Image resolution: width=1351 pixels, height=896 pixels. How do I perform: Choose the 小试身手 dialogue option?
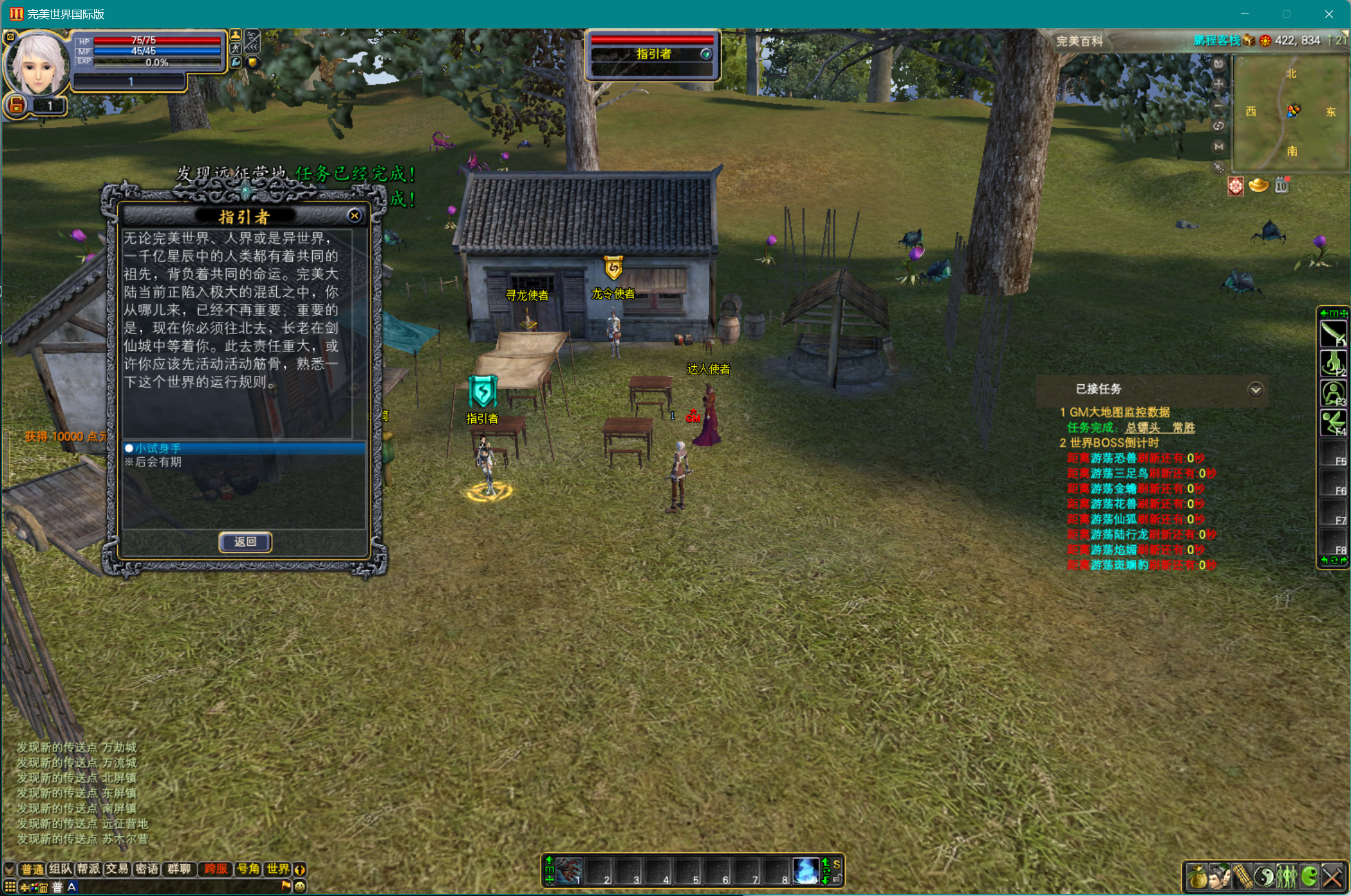pos(158,448)
